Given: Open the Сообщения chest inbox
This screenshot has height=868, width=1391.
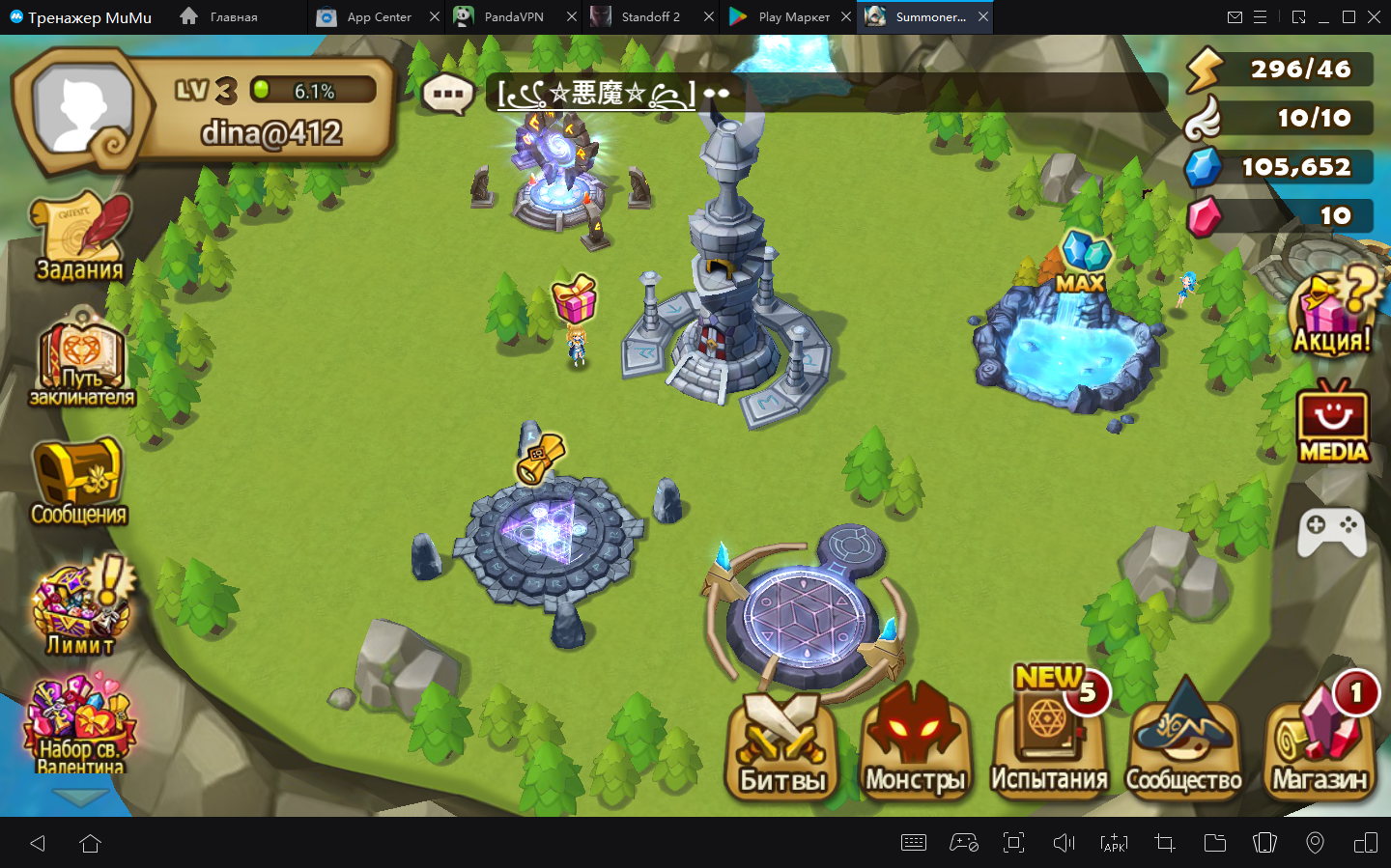Looking at the screenshot, I should (78, 482).
